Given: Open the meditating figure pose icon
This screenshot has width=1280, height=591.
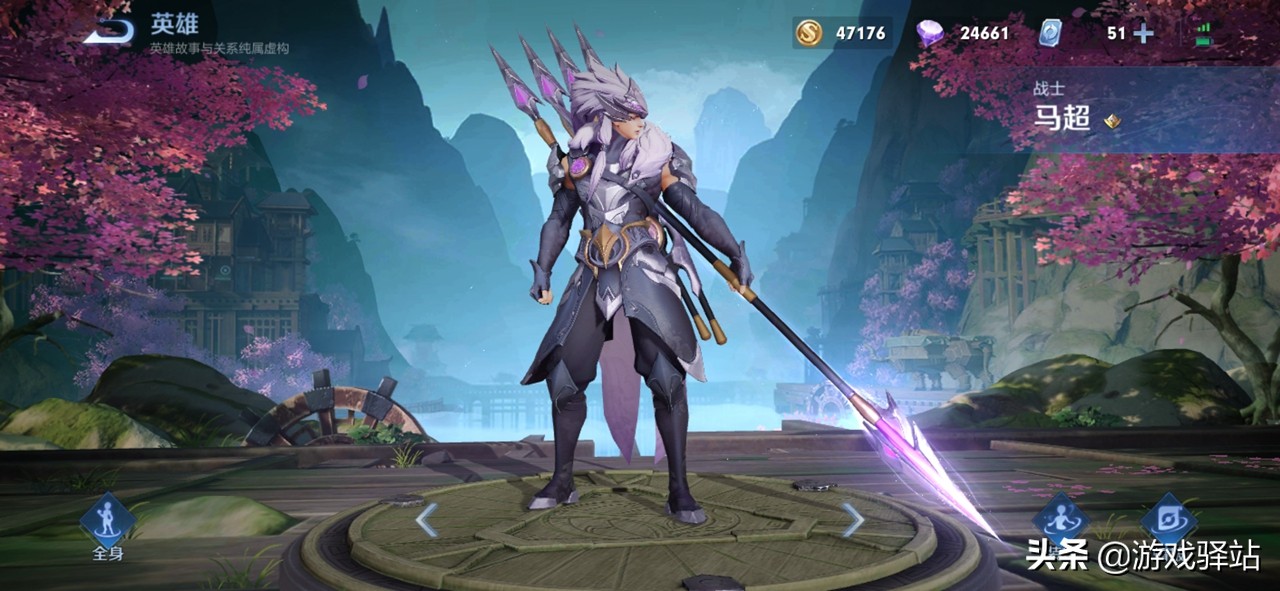Looking at the screenshot, I should pyautogui.click(x=1059, y=520).
